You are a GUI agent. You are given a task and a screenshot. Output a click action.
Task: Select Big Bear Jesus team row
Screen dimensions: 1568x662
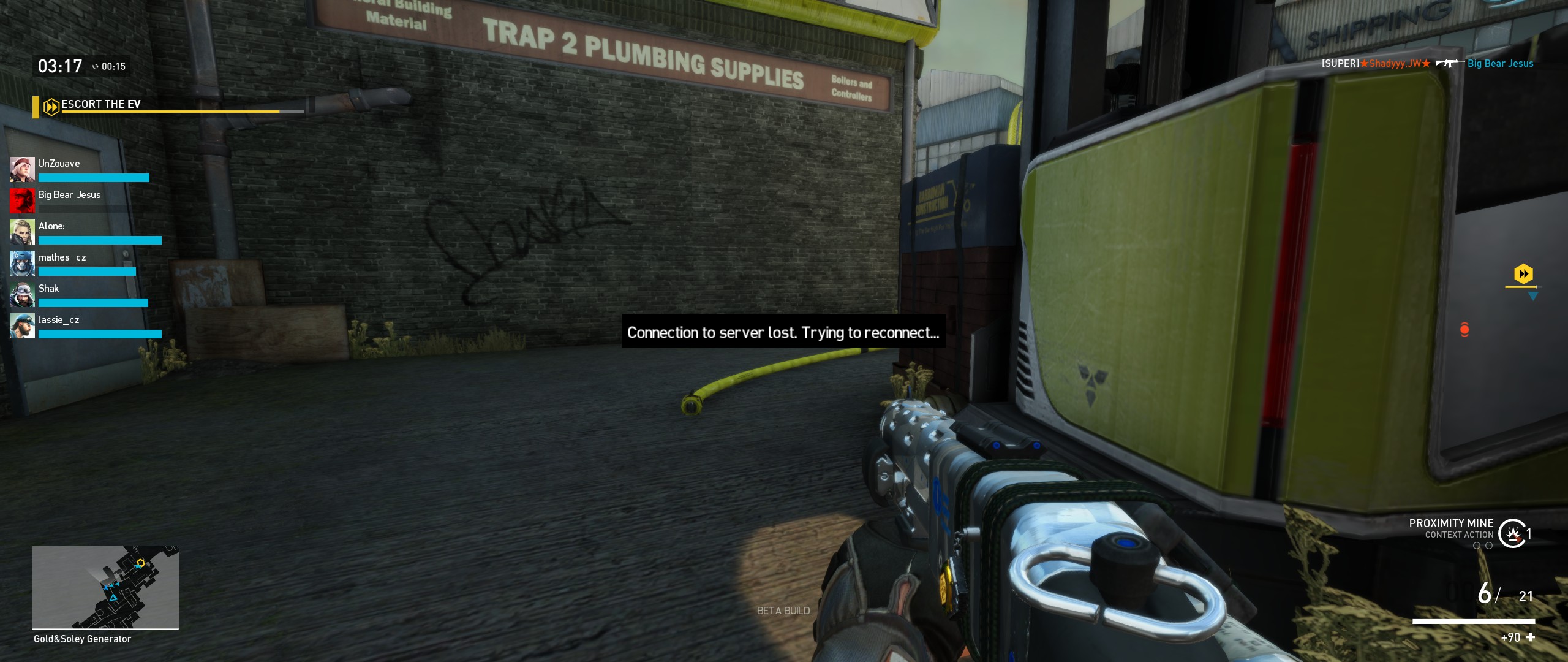coord(69,195)
